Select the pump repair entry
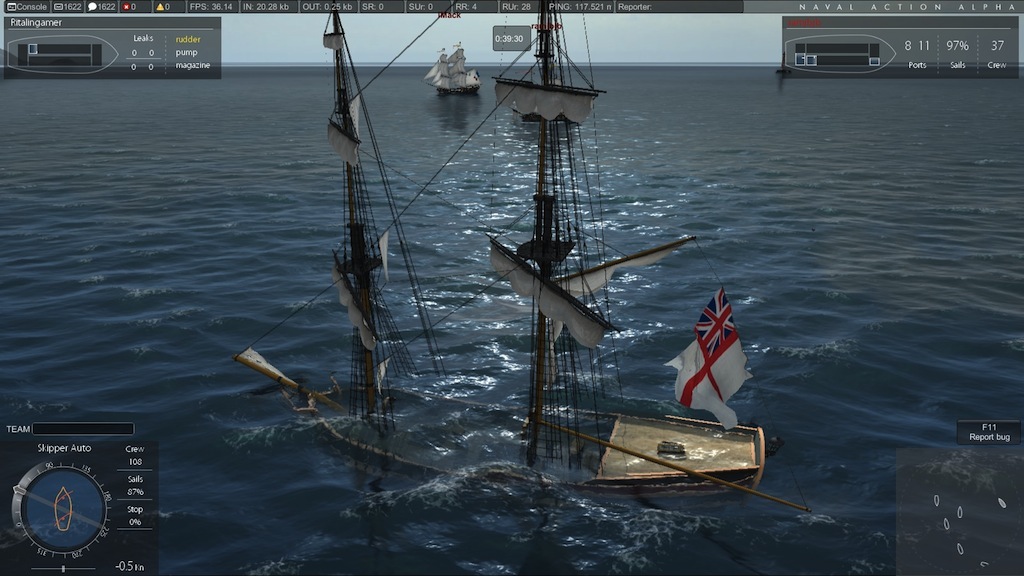1024x576 pixels. pos(187,53)
